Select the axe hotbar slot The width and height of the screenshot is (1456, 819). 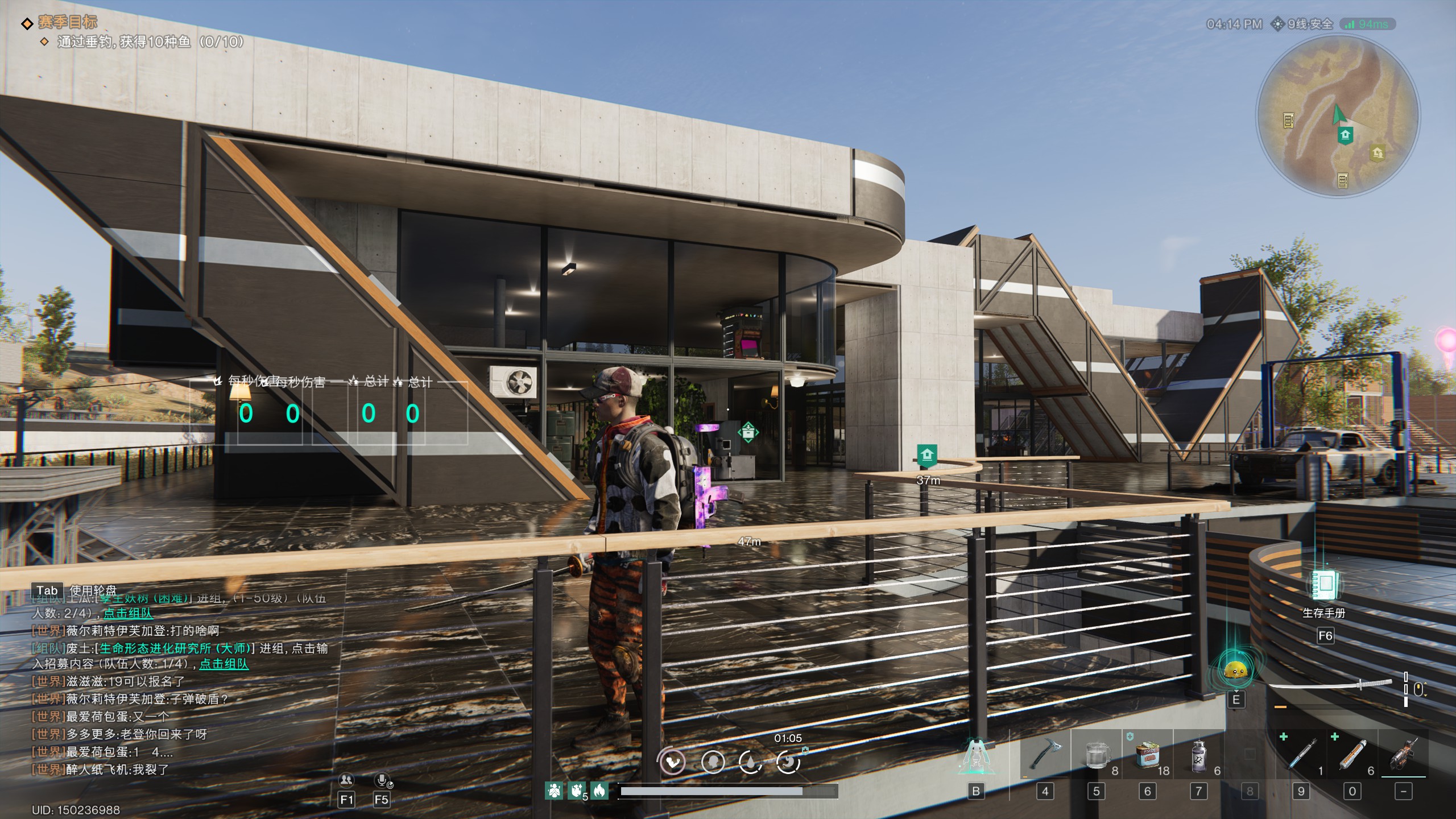click(x=1045, y=755)
